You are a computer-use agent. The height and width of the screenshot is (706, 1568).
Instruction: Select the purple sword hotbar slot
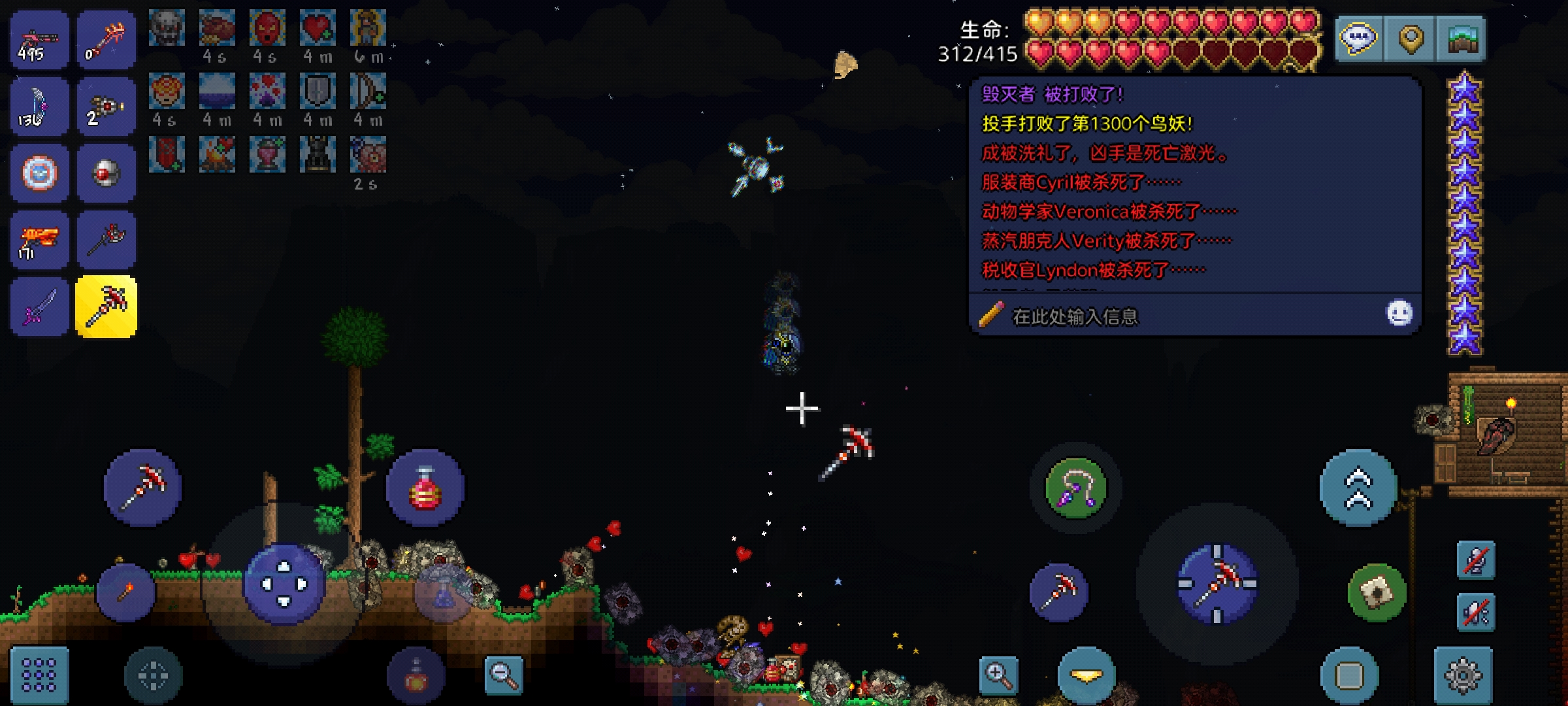[39, 307]
